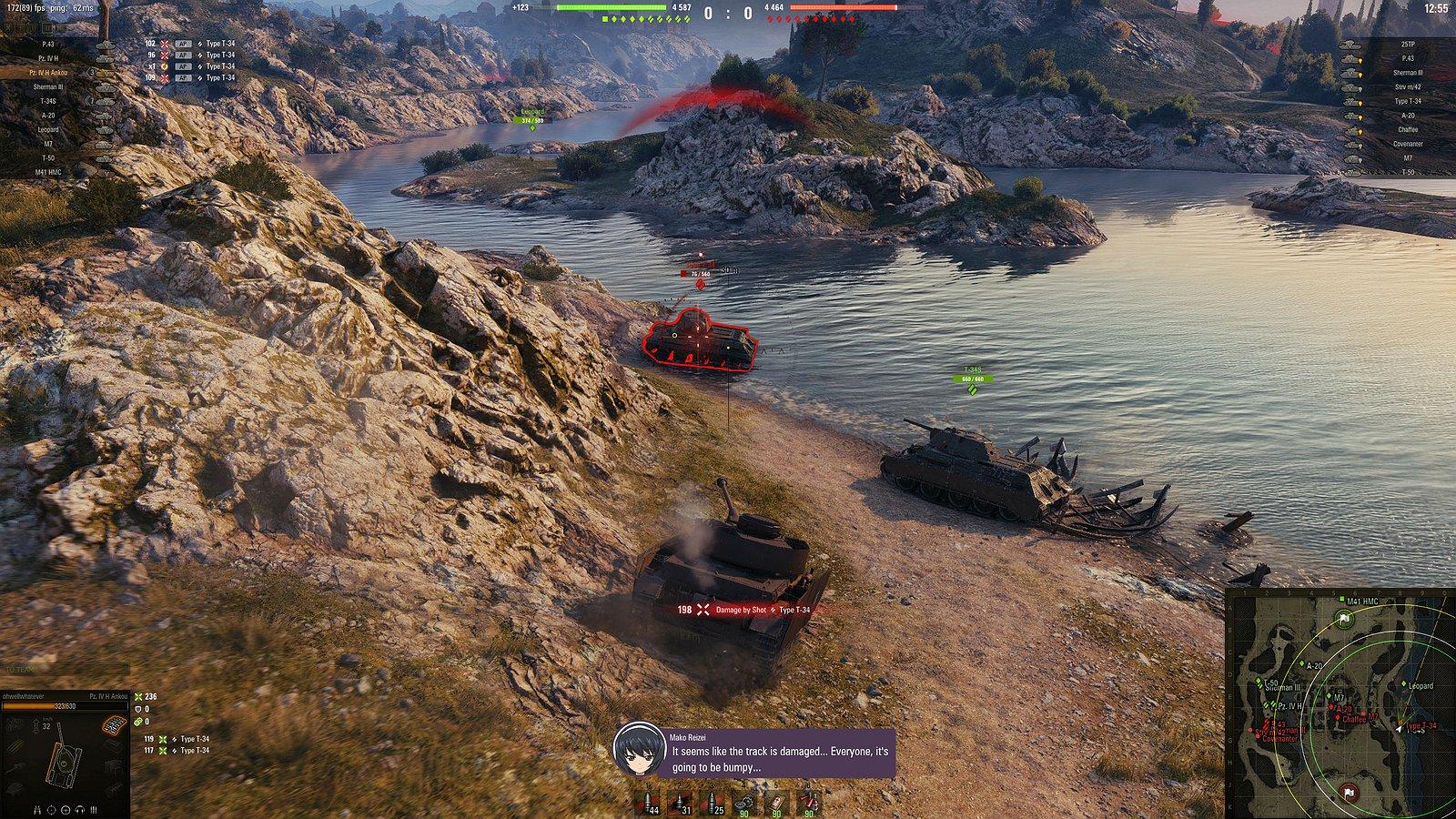Use the repair kit consumable
Viewport: 1456px width, 819px height.
(x=745, y=804)
